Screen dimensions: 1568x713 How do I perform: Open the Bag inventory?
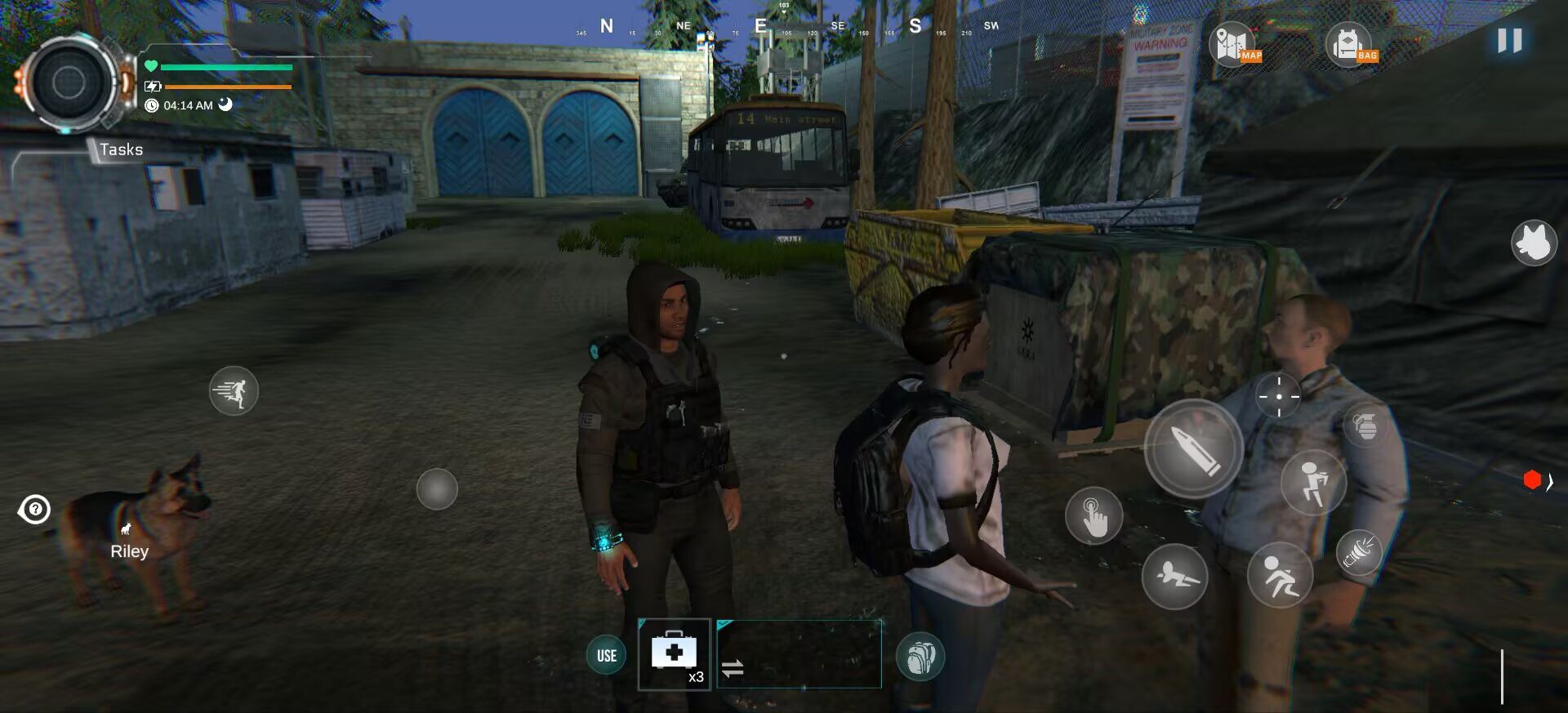[1350, 45]
